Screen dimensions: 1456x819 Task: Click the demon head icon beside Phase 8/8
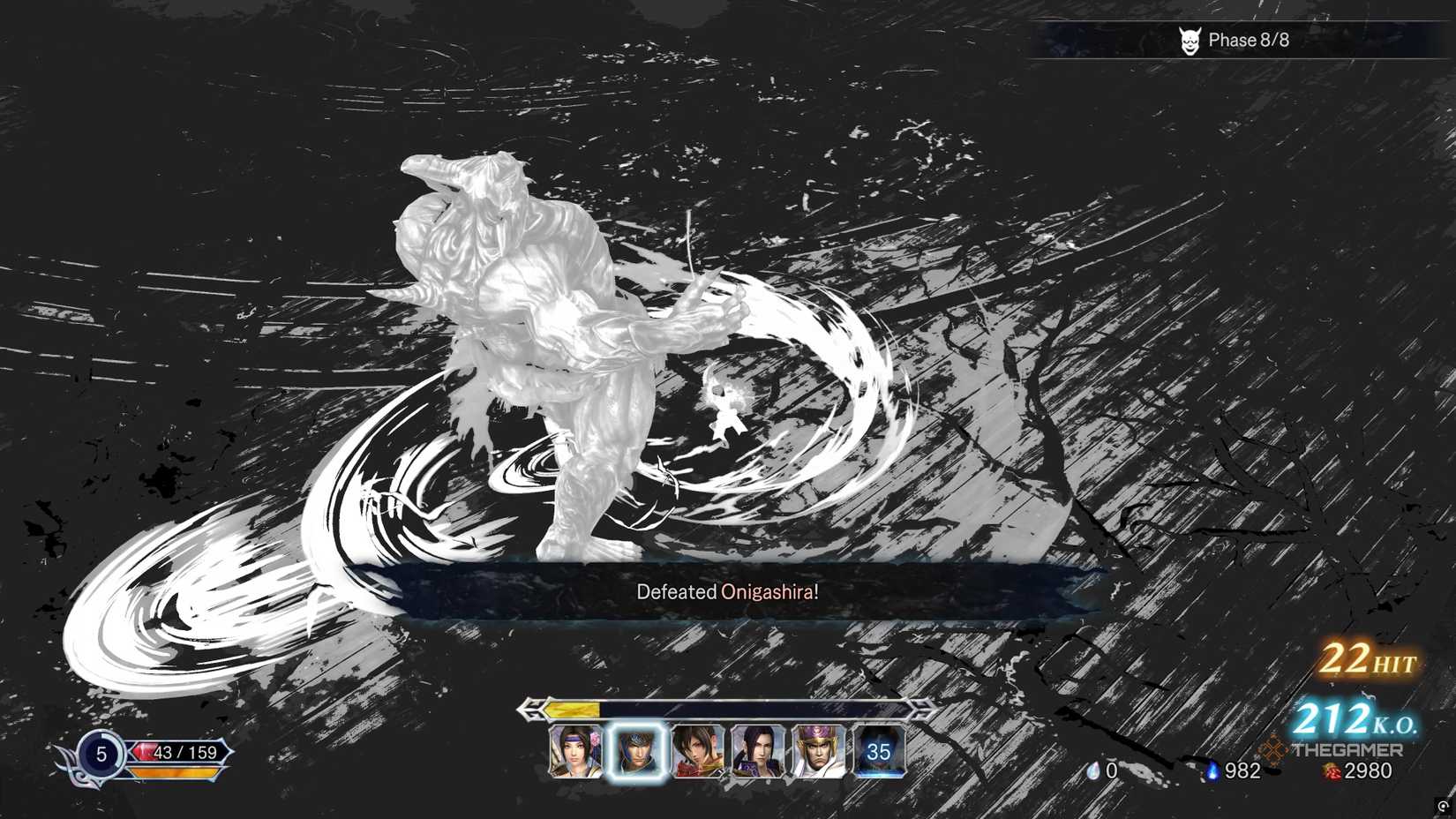(x=1190, y=40)
